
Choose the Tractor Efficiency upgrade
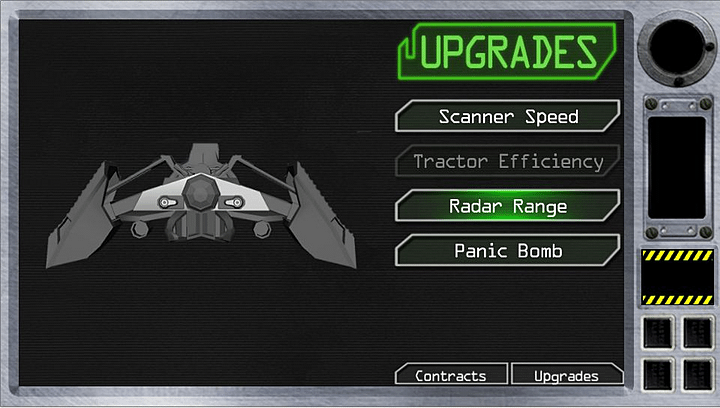(x=508, y=161)
